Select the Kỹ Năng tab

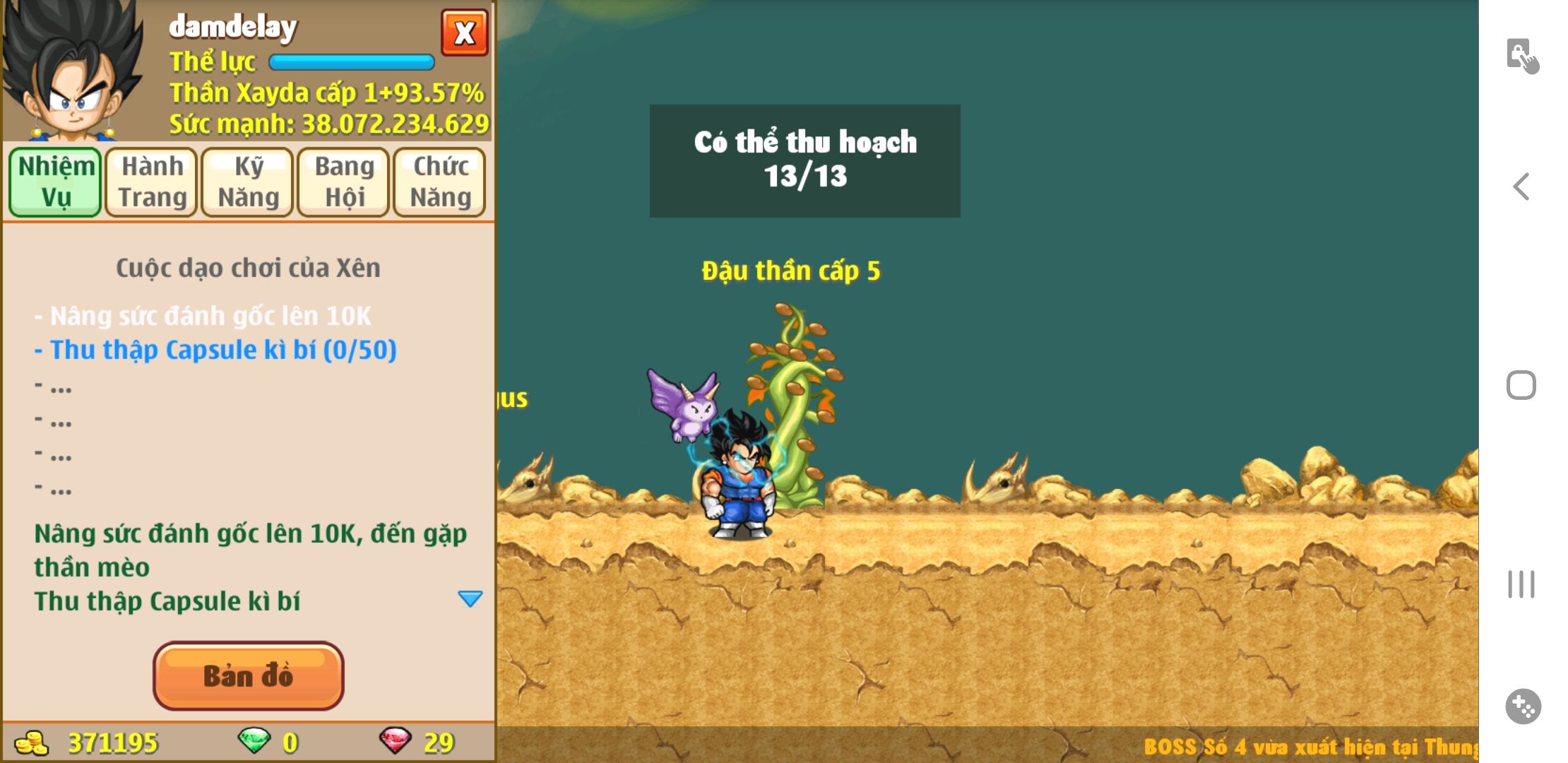pos(248,182)
